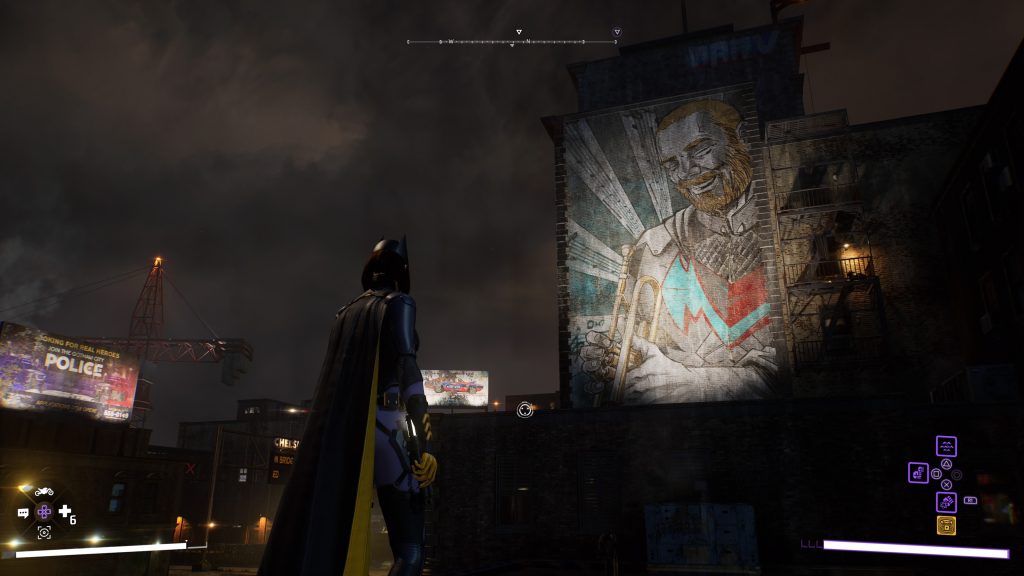Use the lower purple ability icon

click(x=946, y=501)
